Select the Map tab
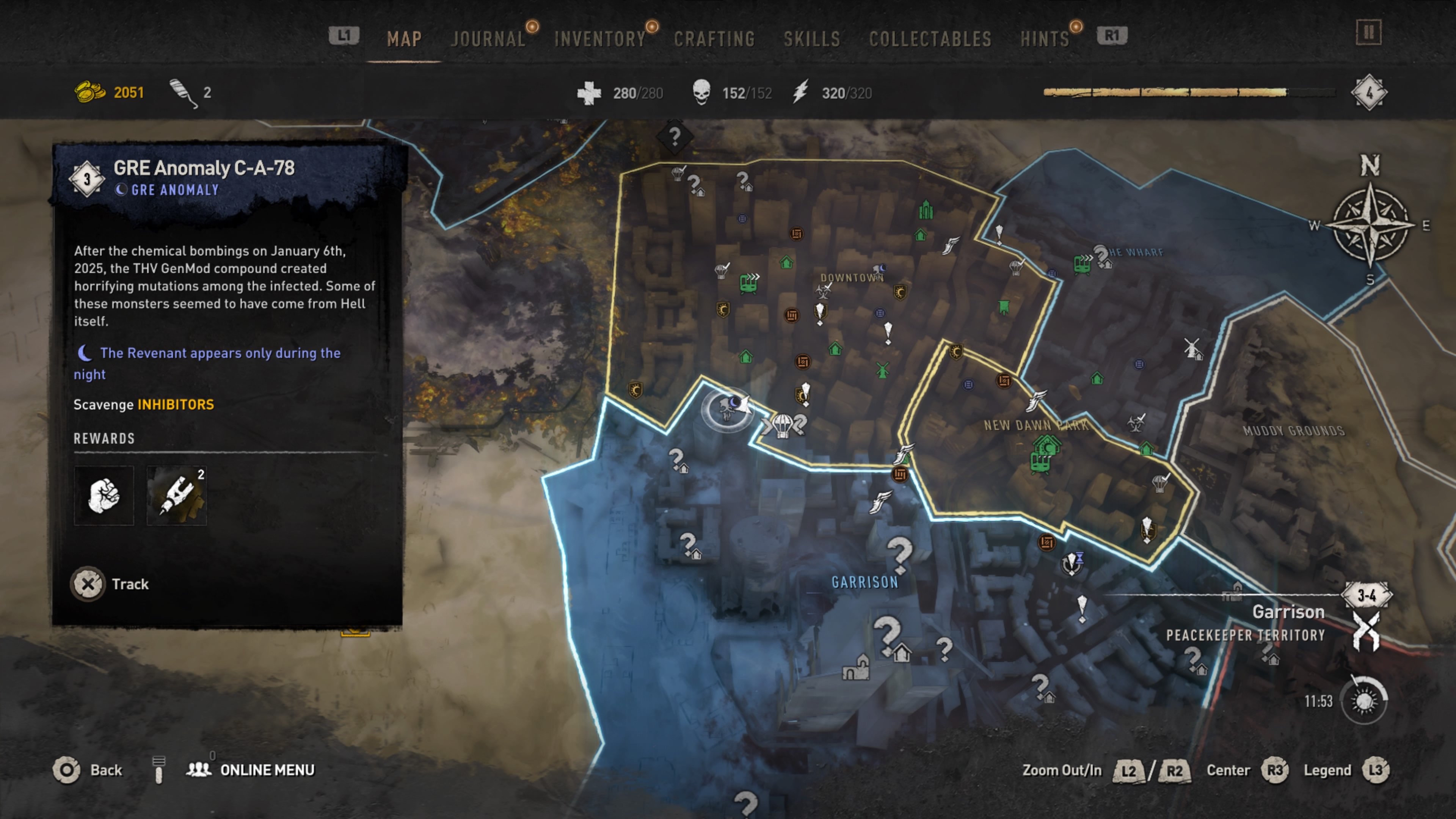 (x=404, y=39)
